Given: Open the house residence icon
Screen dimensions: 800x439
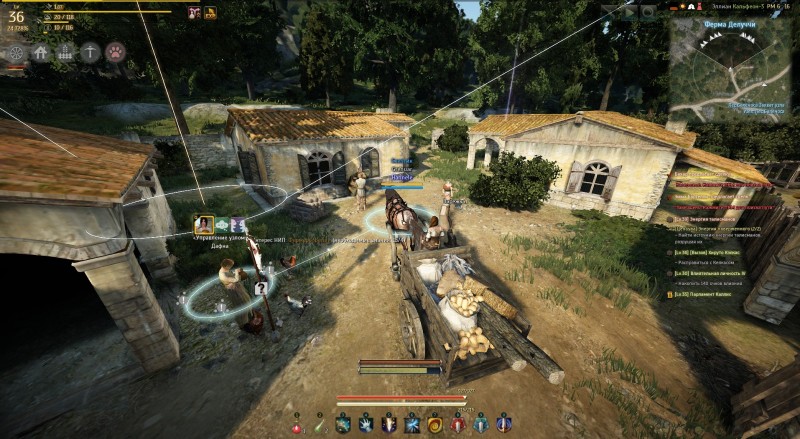Looking at the screenshot, I should pos(41,52).
